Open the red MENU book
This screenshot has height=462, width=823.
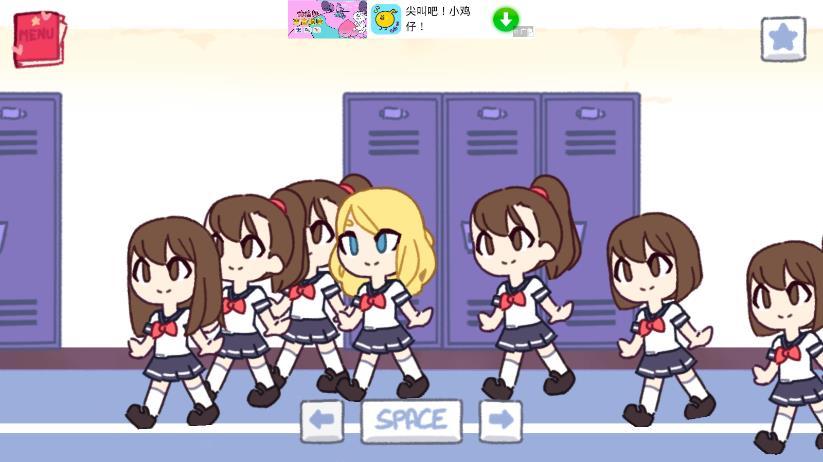click(38, 39)
